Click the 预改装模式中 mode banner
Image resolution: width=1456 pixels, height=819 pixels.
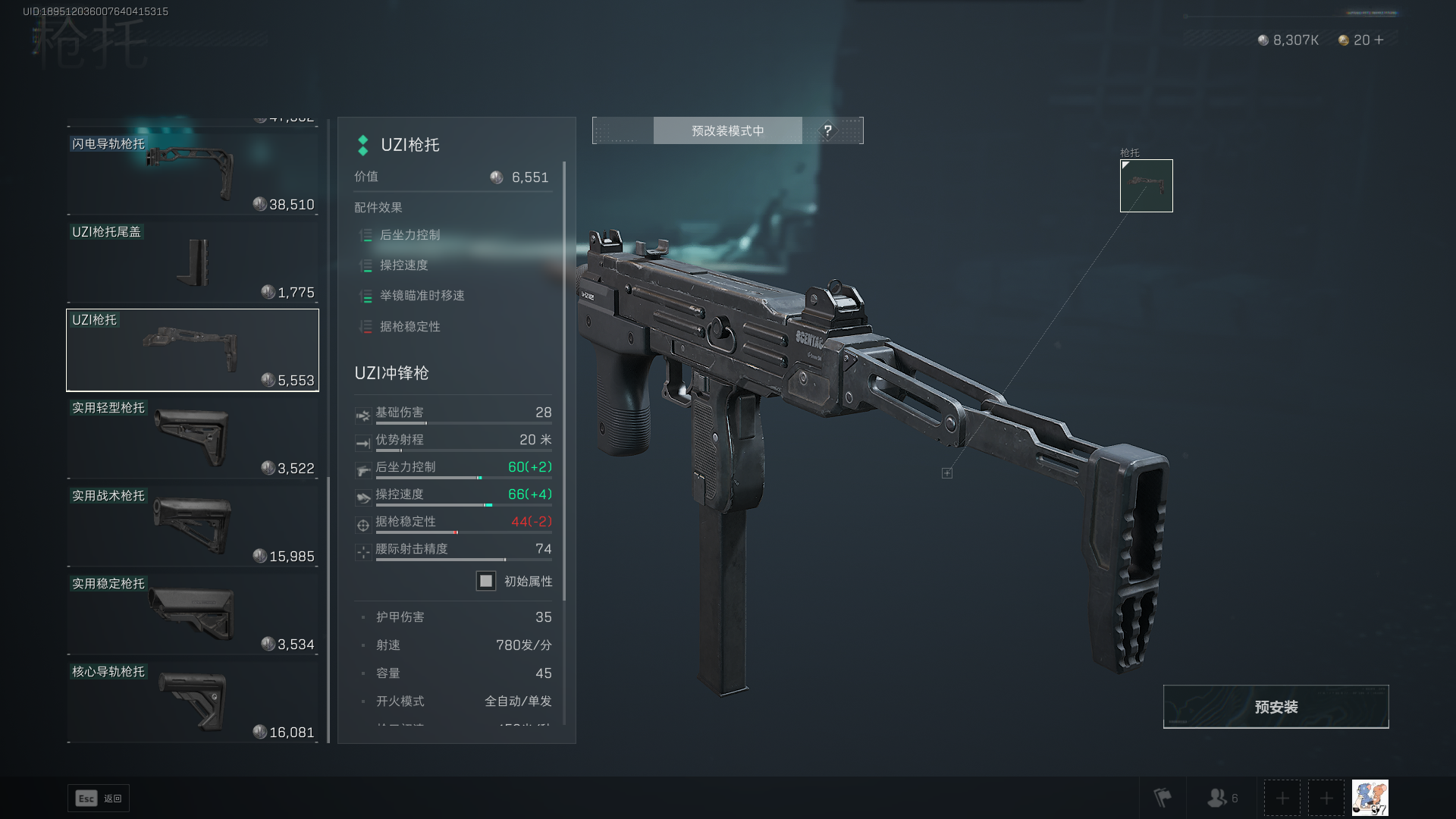click(x=727, y=130)
